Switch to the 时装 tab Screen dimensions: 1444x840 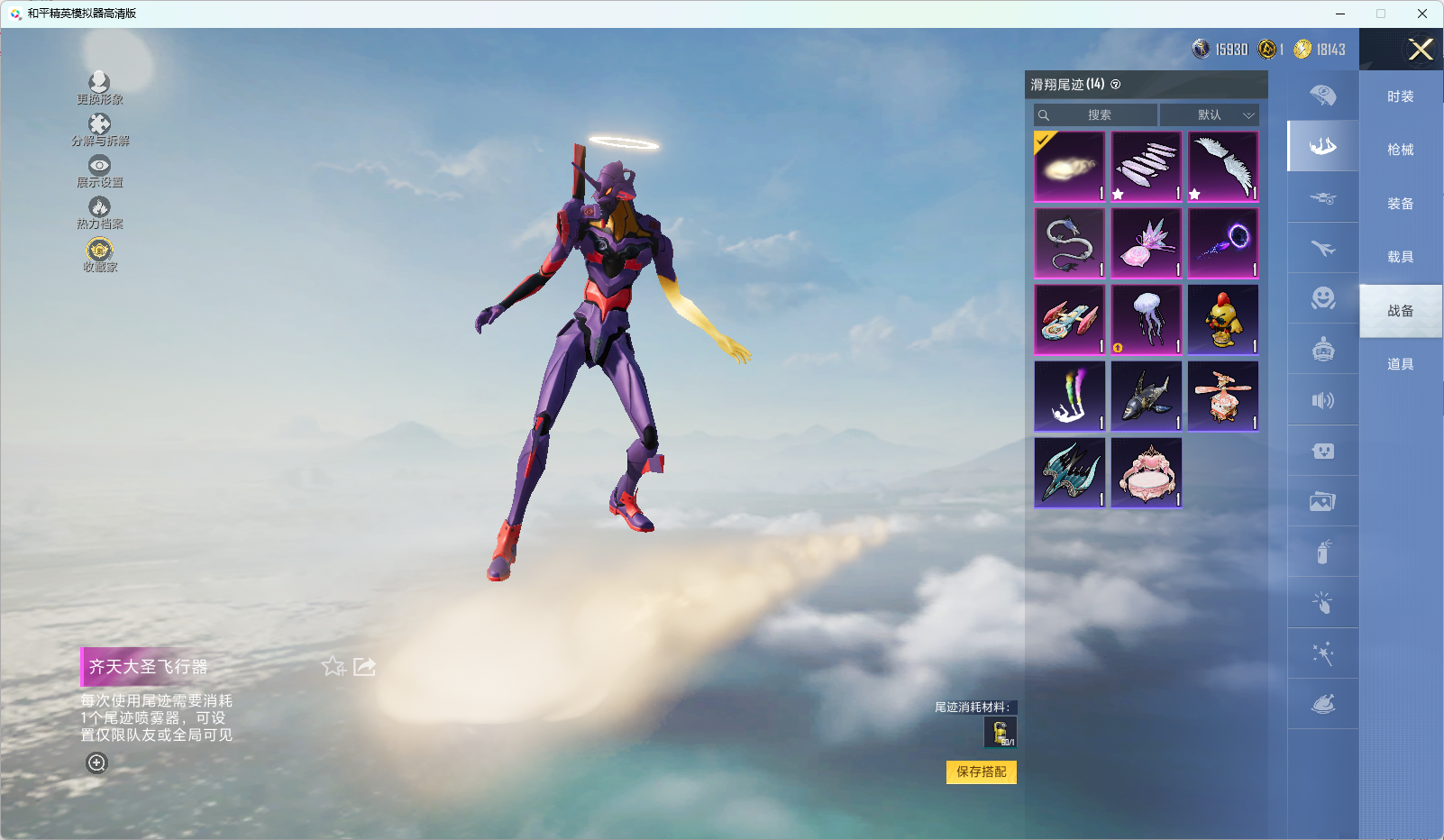click(1400, 96)
